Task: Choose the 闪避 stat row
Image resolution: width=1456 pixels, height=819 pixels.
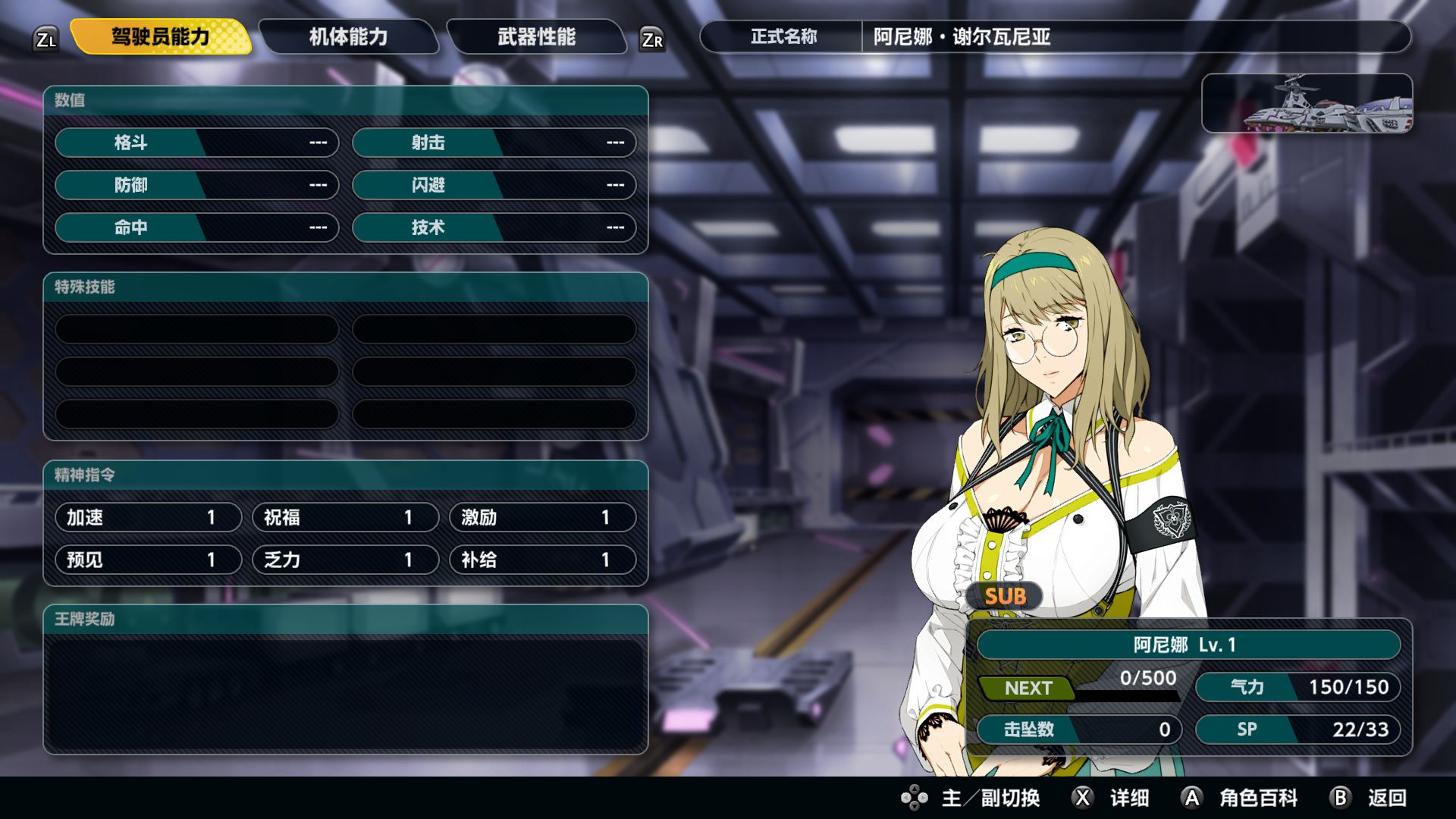Action: 494,185
